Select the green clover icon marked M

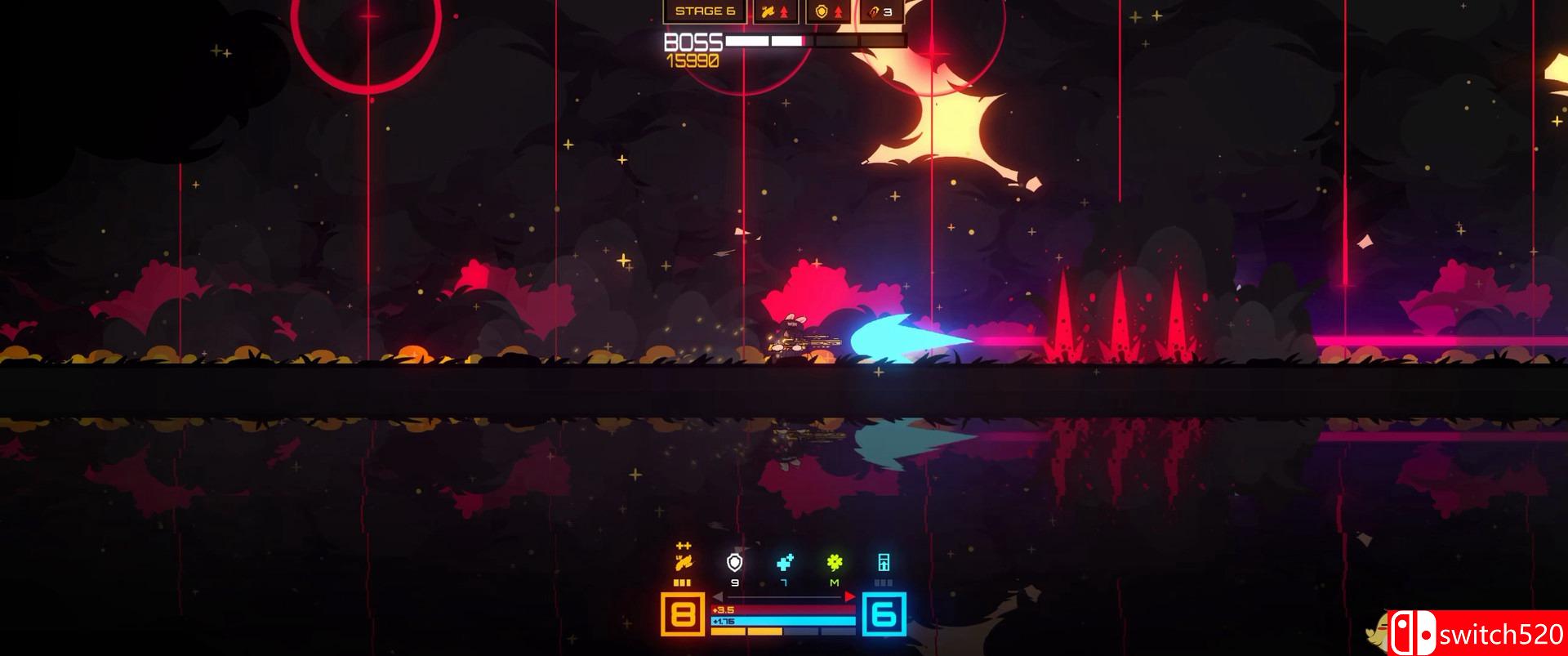point(833,563)
